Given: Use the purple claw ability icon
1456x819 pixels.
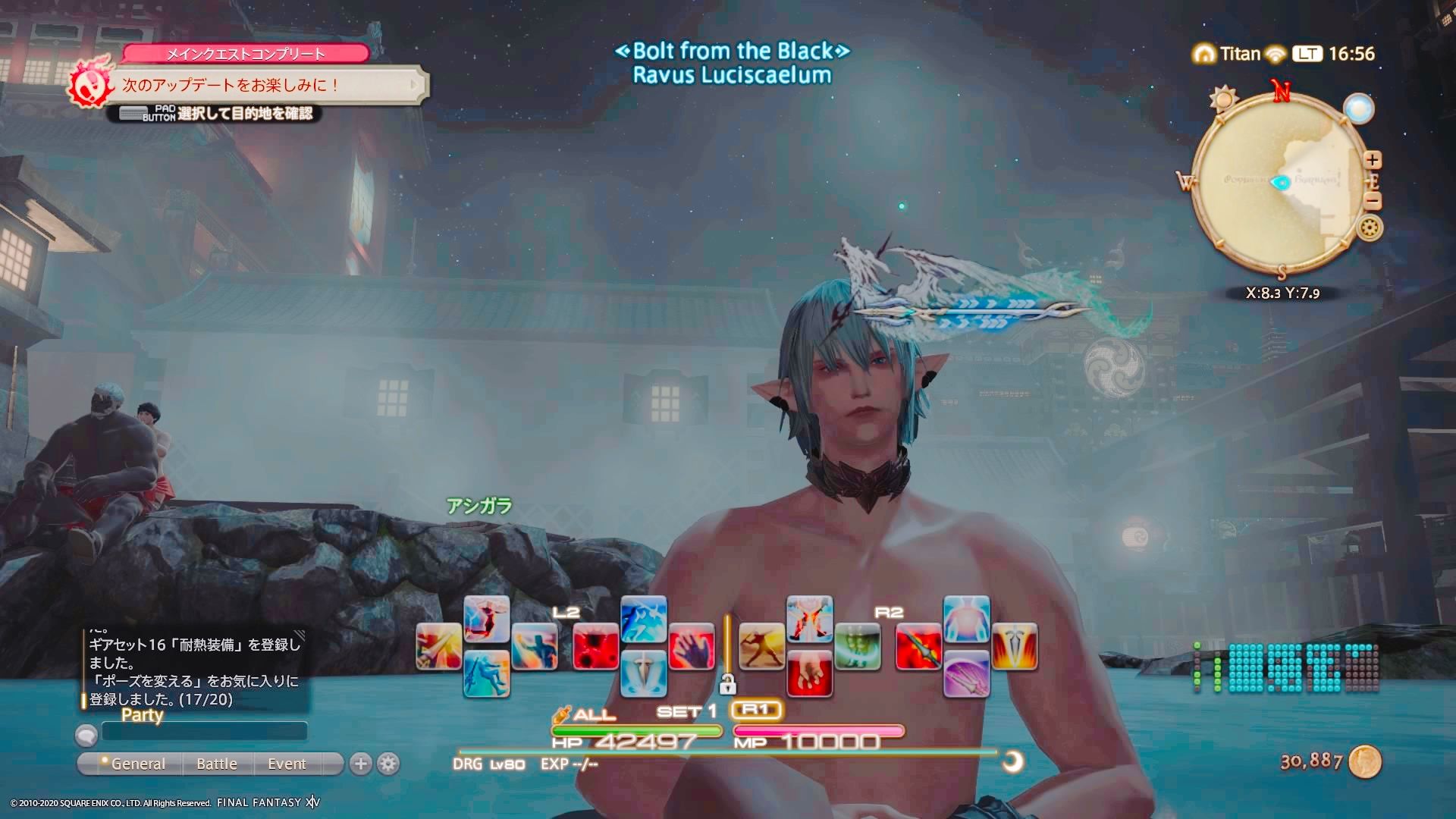Looking at the screenshot, I should click(966, 673).
